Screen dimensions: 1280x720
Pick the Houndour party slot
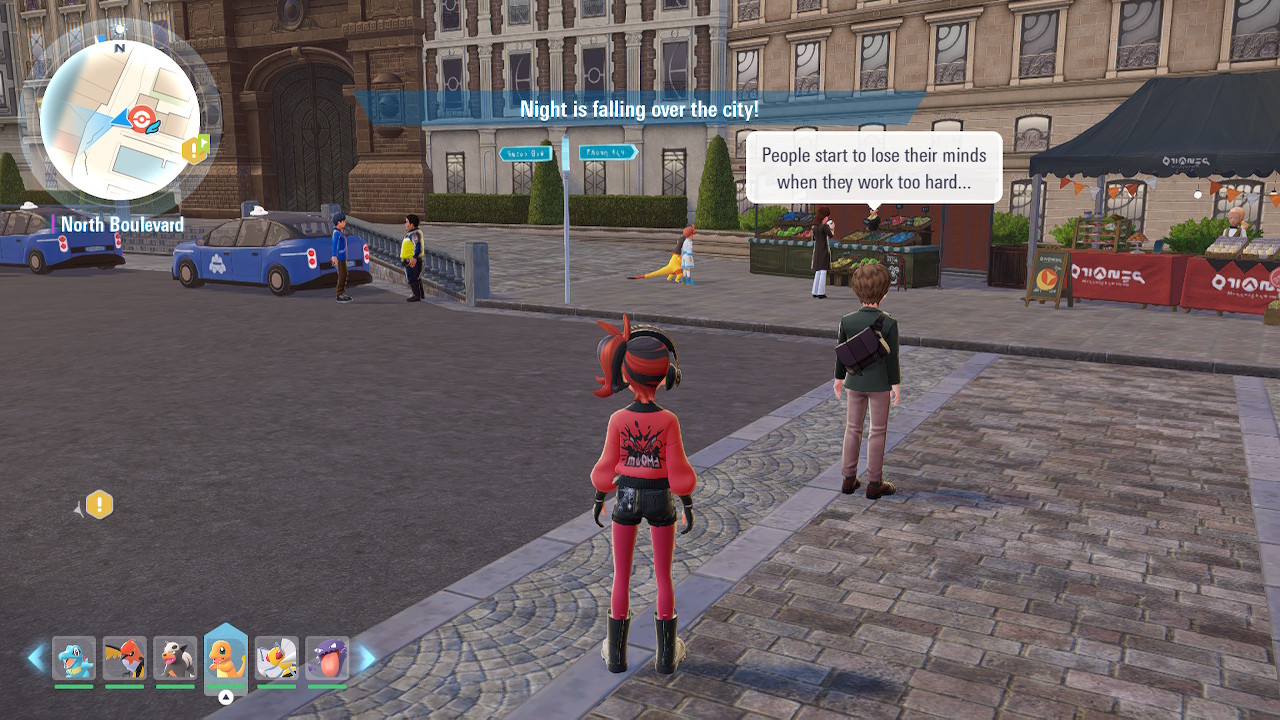click(175, 658)
